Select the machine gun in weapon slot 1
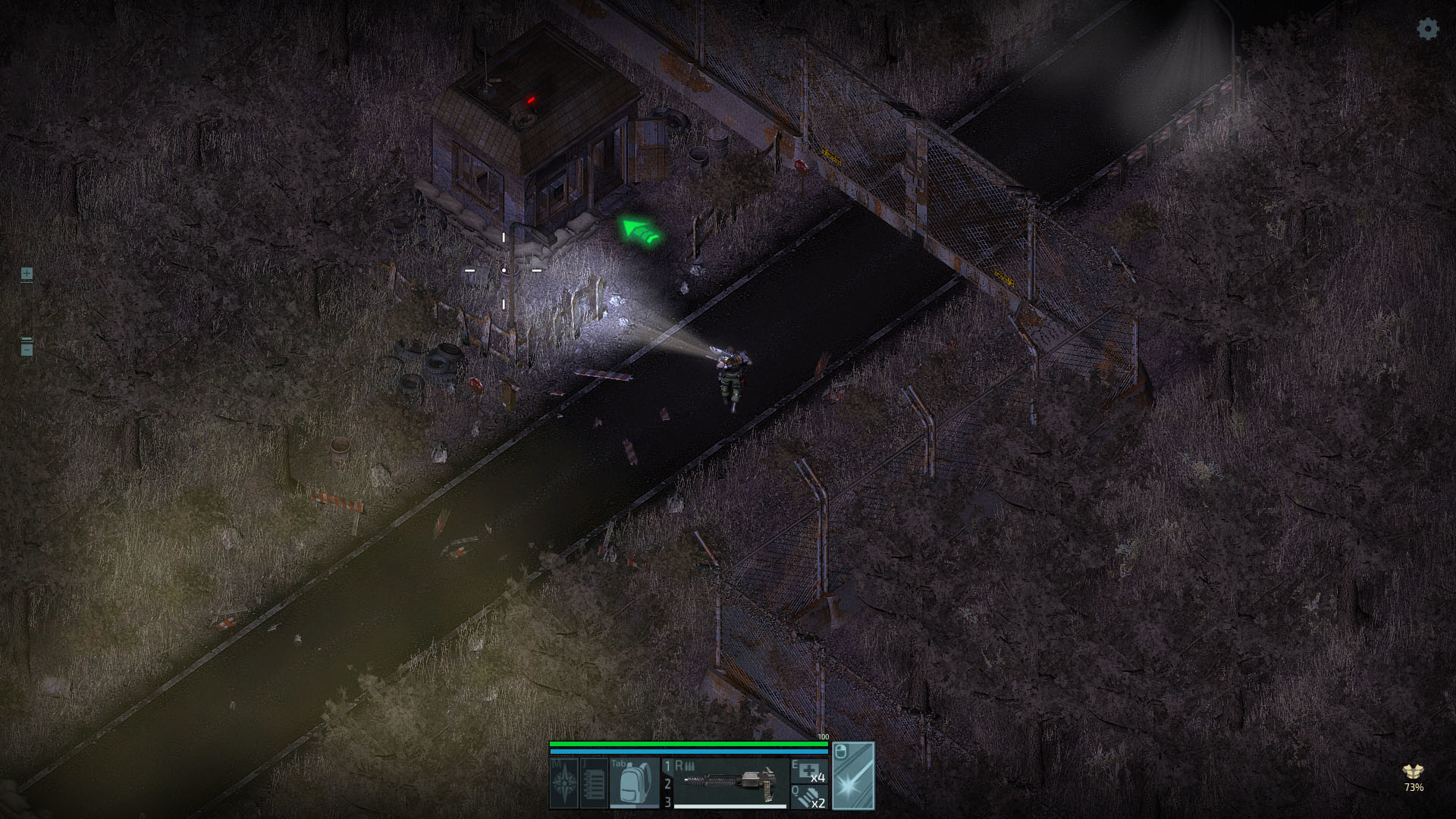The height and width of the screenshot is (819, 1456). click(x=728, y=781)
